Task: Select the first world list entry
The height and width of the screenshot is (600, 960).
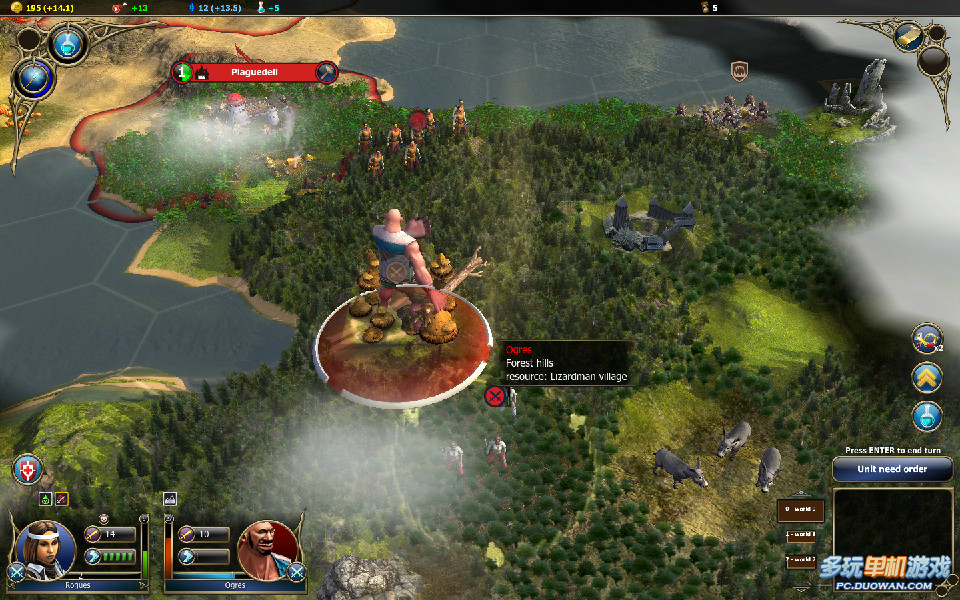Action: 801,510
